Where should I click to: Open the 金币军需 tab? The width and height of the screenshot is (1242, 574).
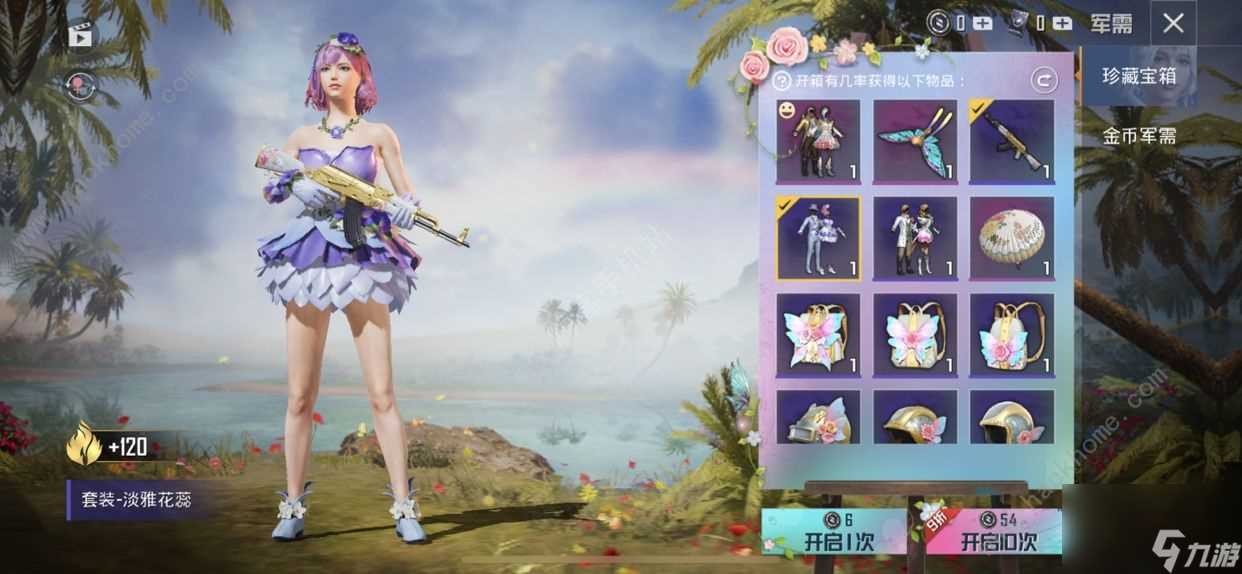pyautogui.click(x=1139, y=135)
